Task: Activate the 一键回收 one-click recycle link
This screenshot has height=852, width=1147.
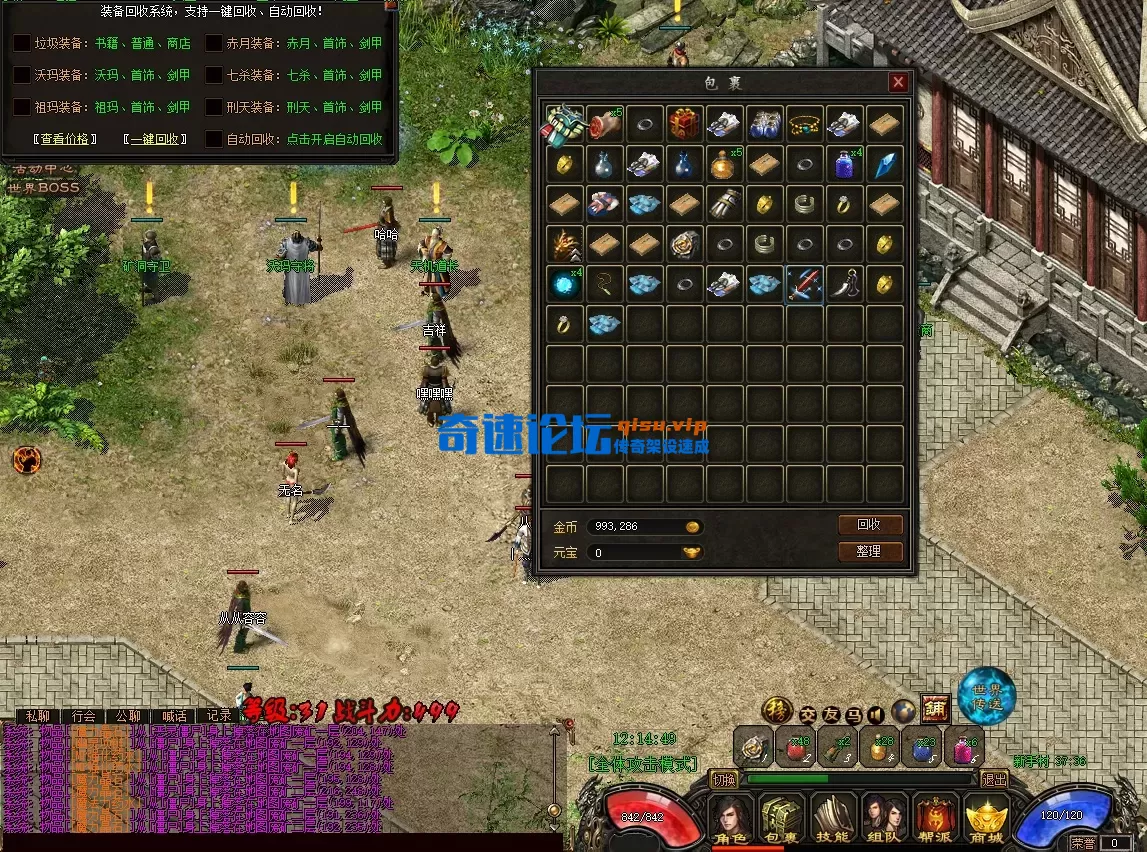Action: pyautogui.click(x=153, y=139)
